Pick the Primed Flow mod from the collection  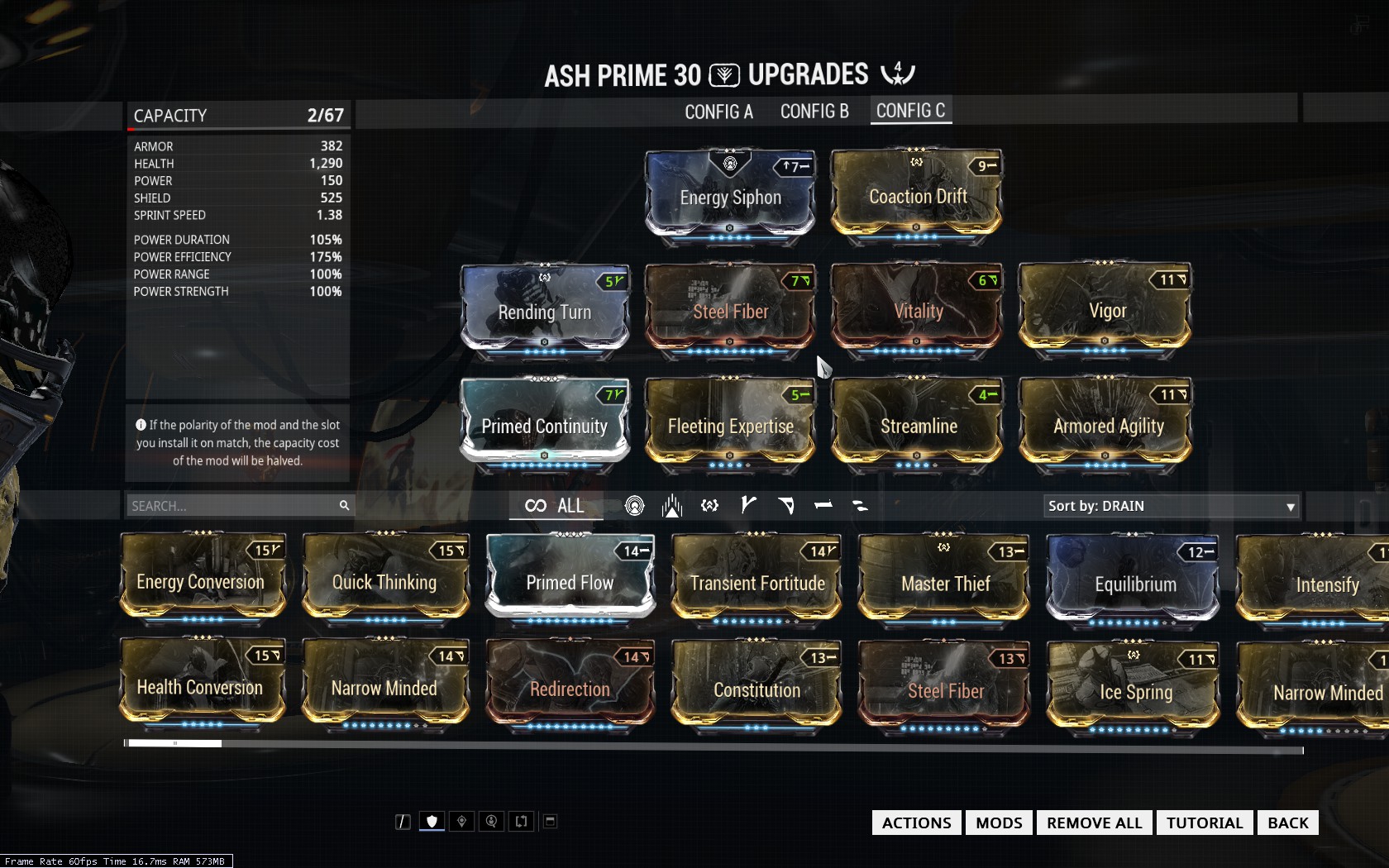[x=570, y=582]
